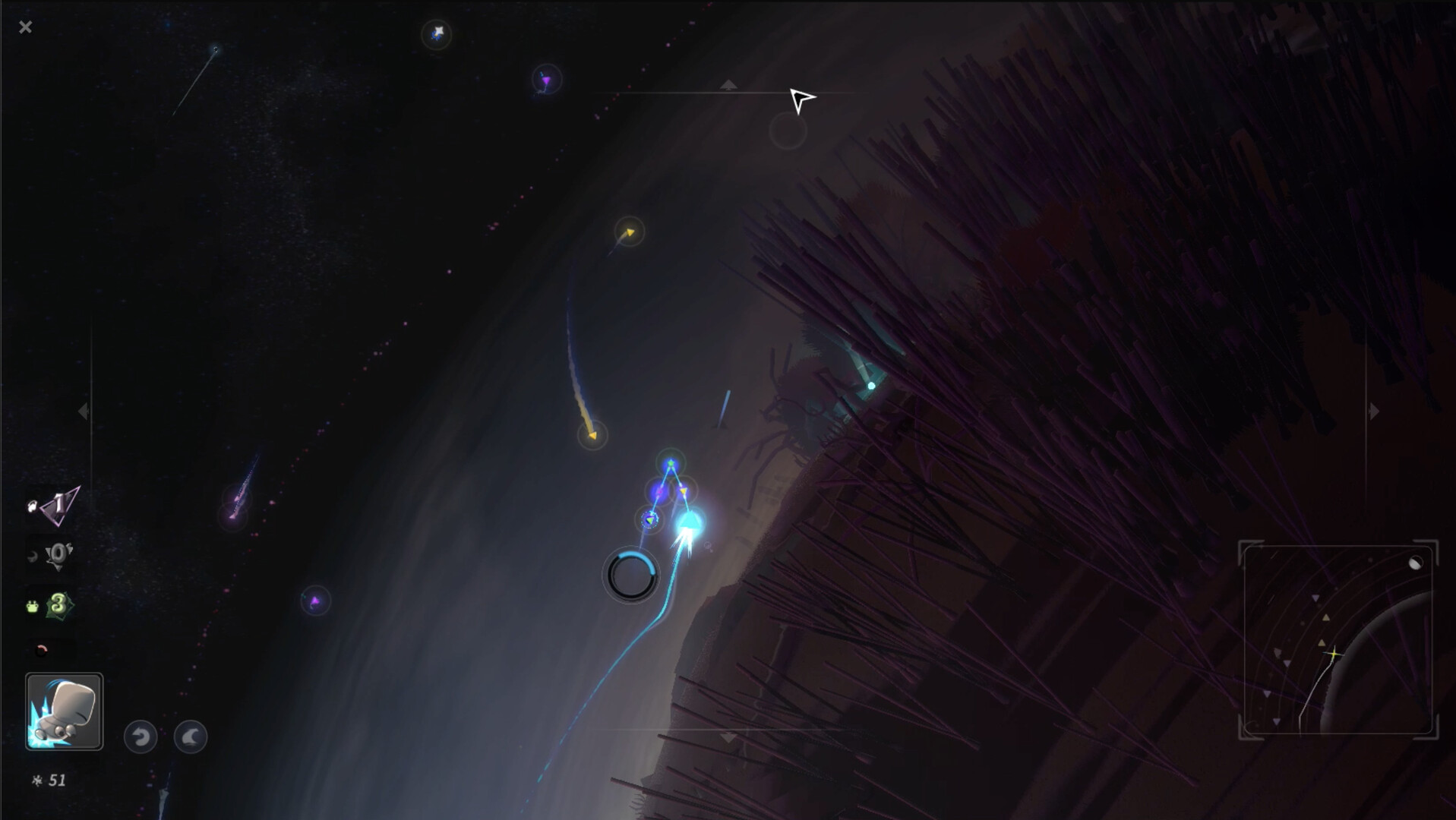Click the yellow cross marker on the minimap
The height and width of the screenshot is (820, 1456).
(x=1334, y=653)
